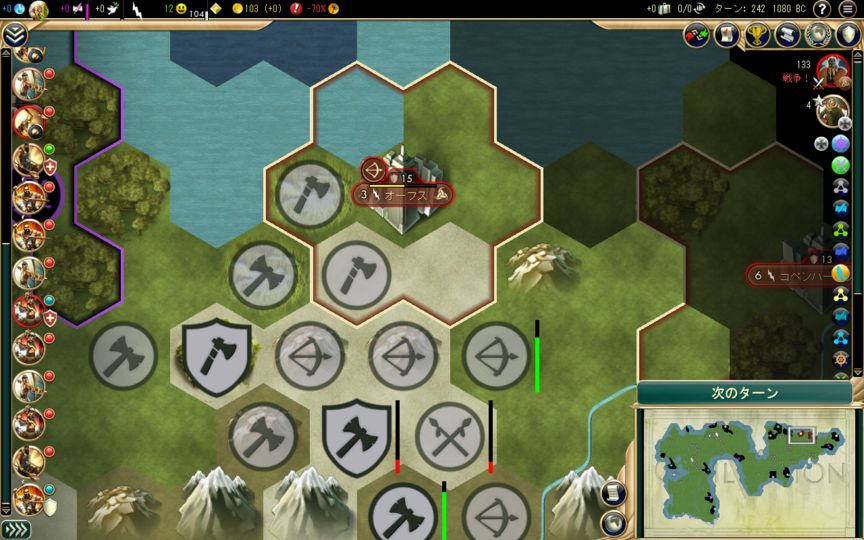Open the main menu hamburger button
This screenshot has height=540, width=864.
848,9
